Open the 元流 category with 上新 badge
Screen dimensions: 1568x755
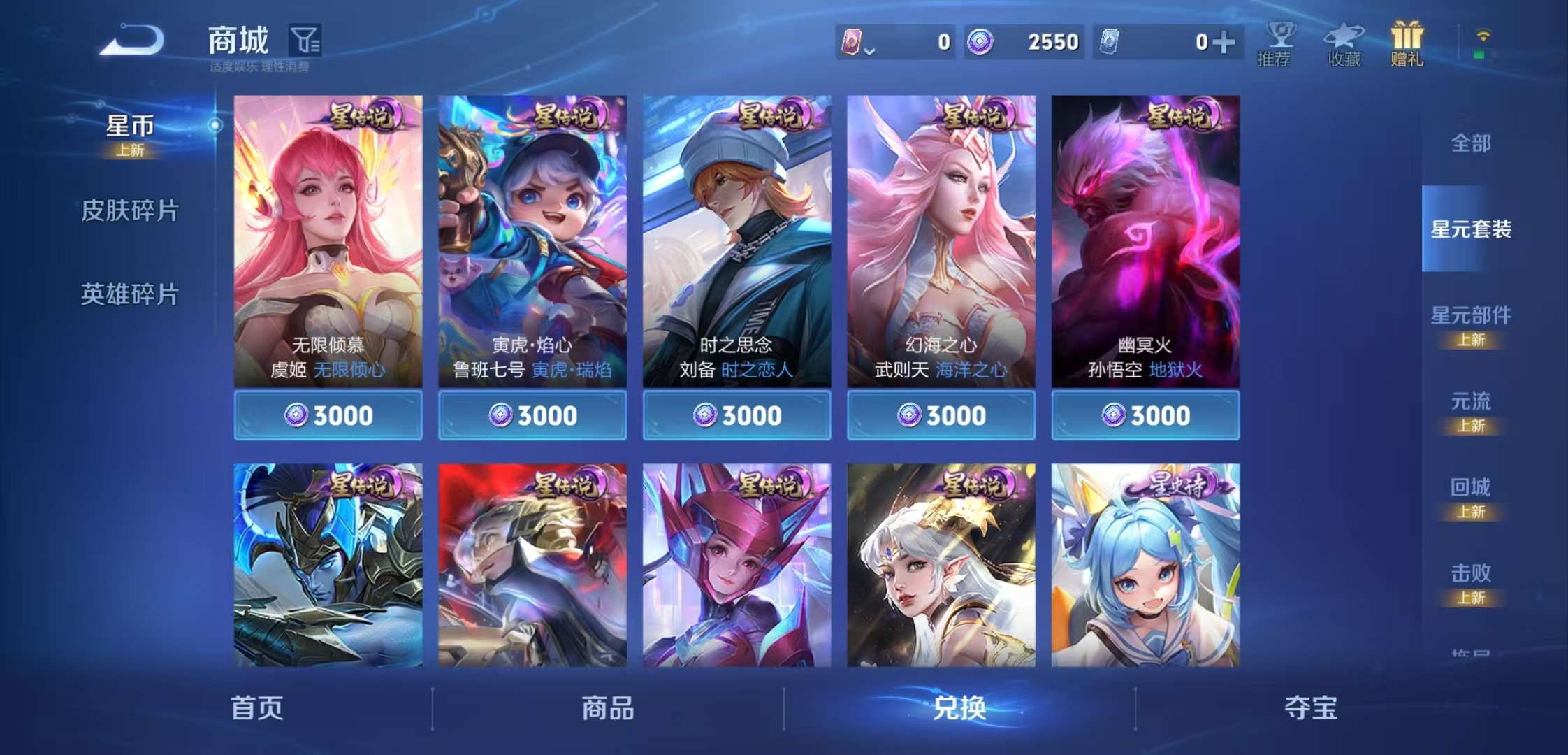[x=1473, y=402]
